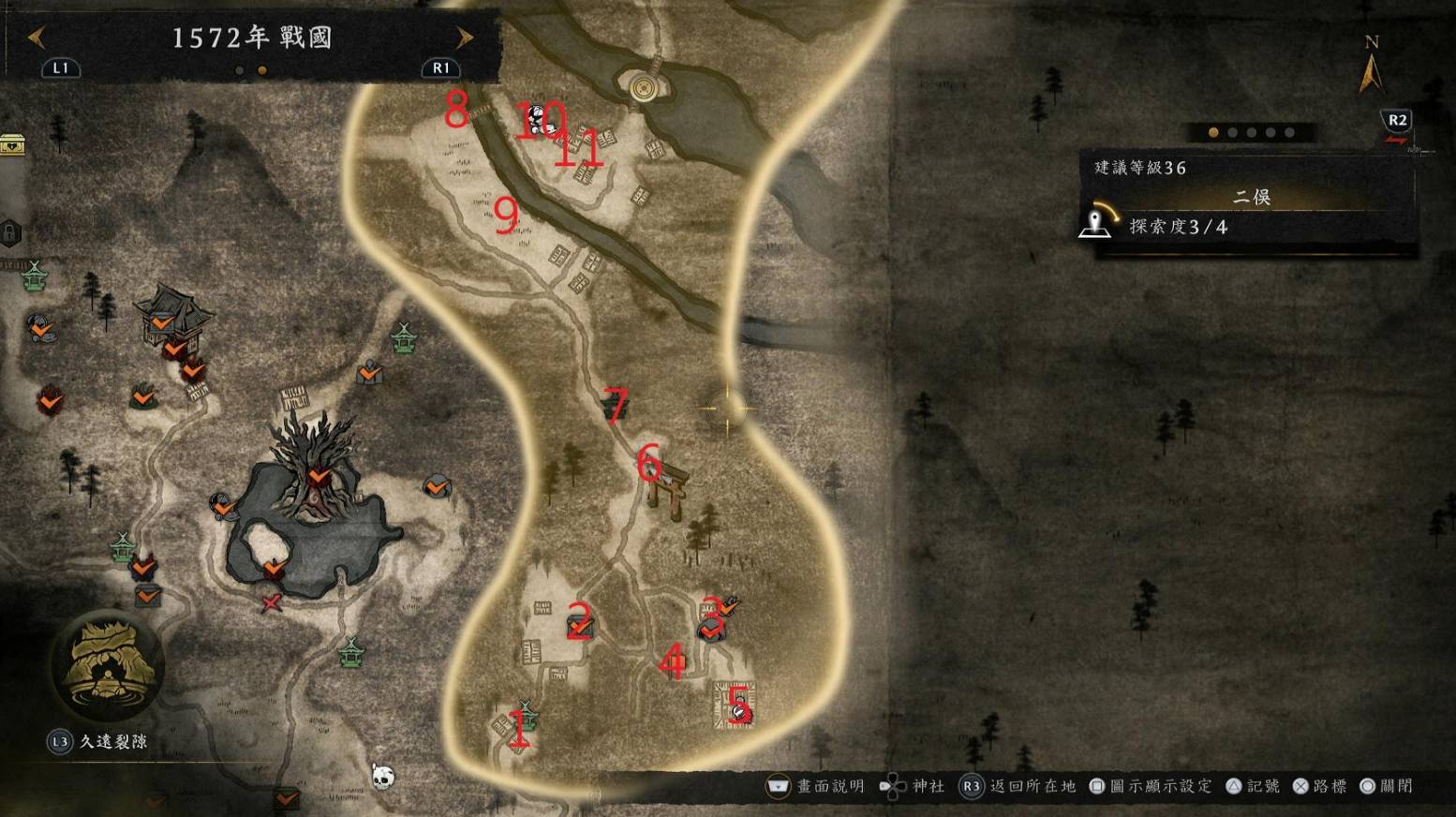
Task: Click the north compass indicator
Action: (x=1371, y=67)
